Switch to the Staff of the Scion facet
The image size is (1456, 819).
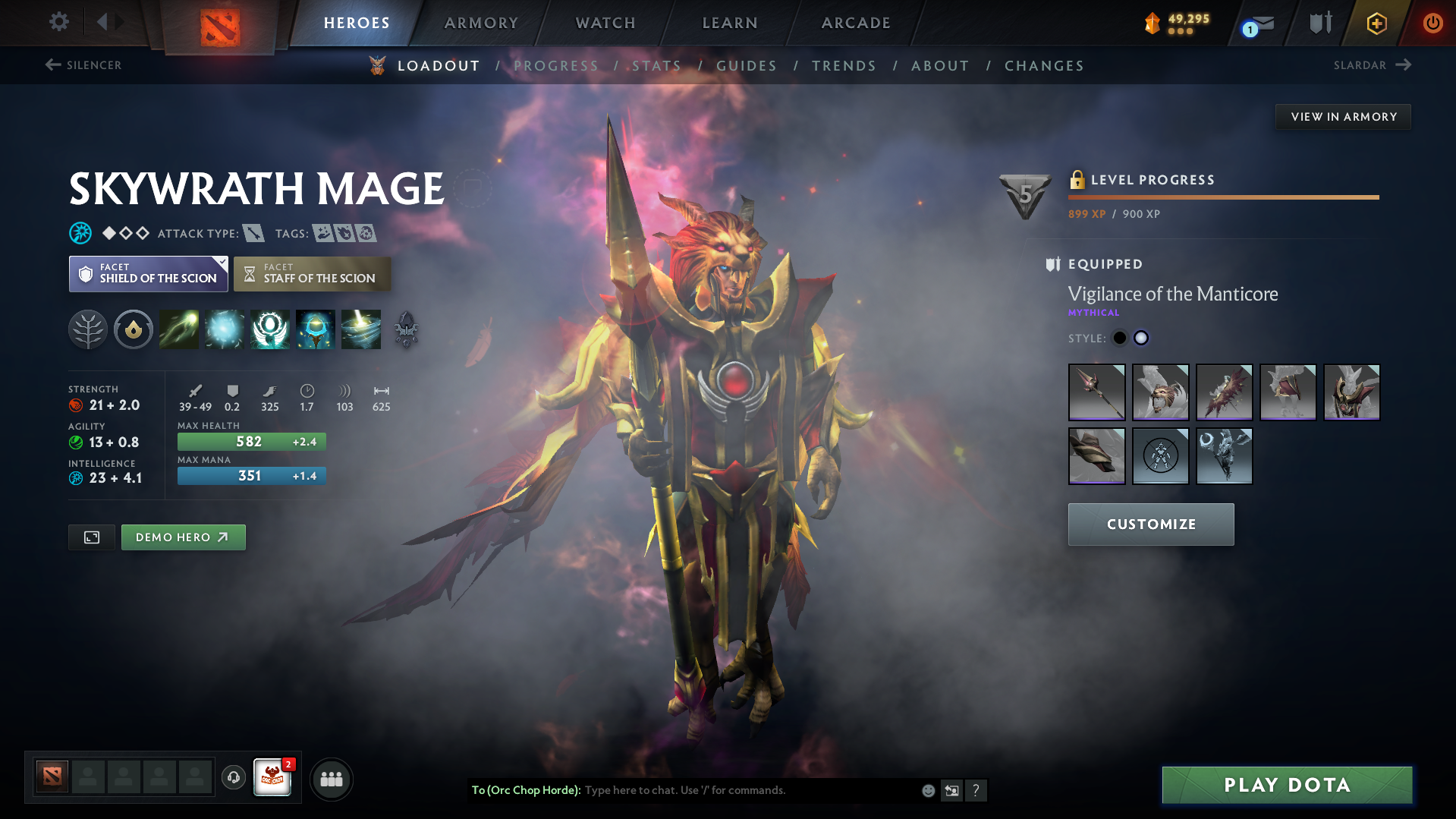click(x=312, y=273)
